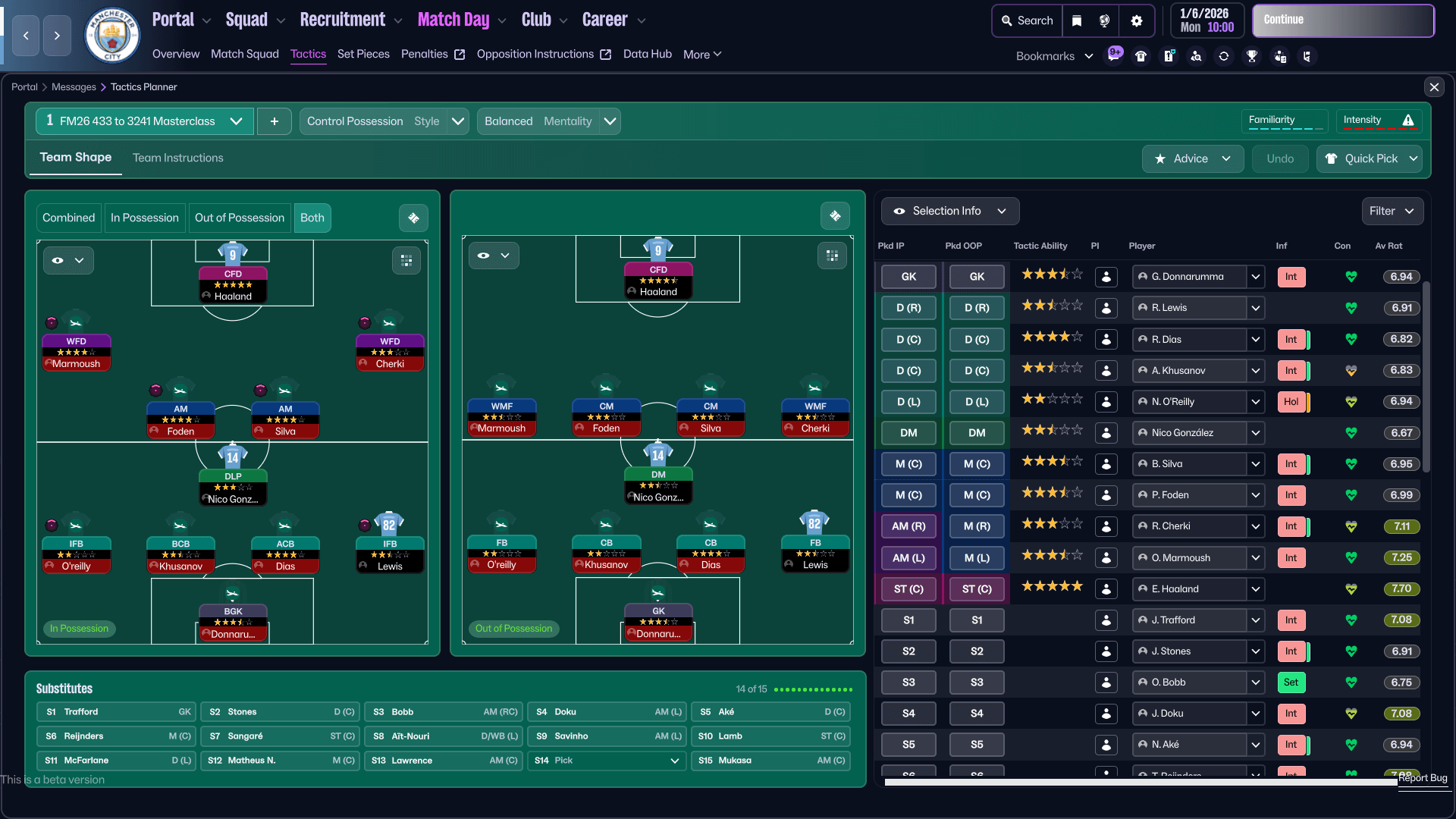Open the Inbox messages icon with 9+ badge
Viewport: 1456px width, 819px height.
1114,55
